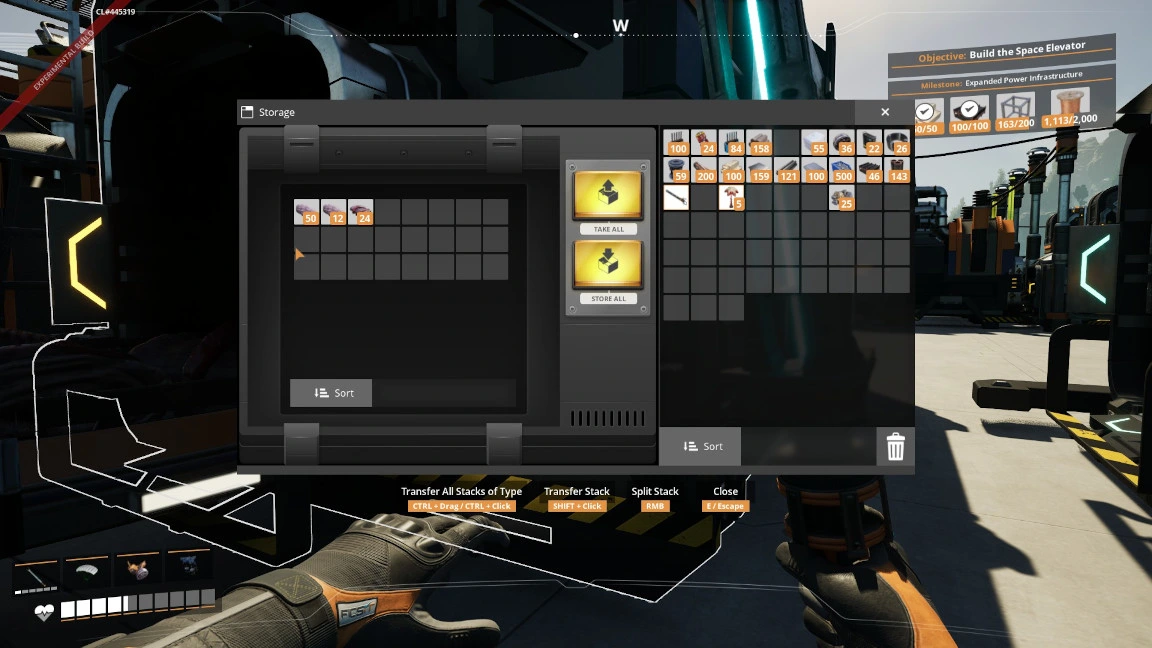Select the Xeno-Zapper inventory slot
The width and height of the screenshot is (1152, 648).
click(676, 198)
